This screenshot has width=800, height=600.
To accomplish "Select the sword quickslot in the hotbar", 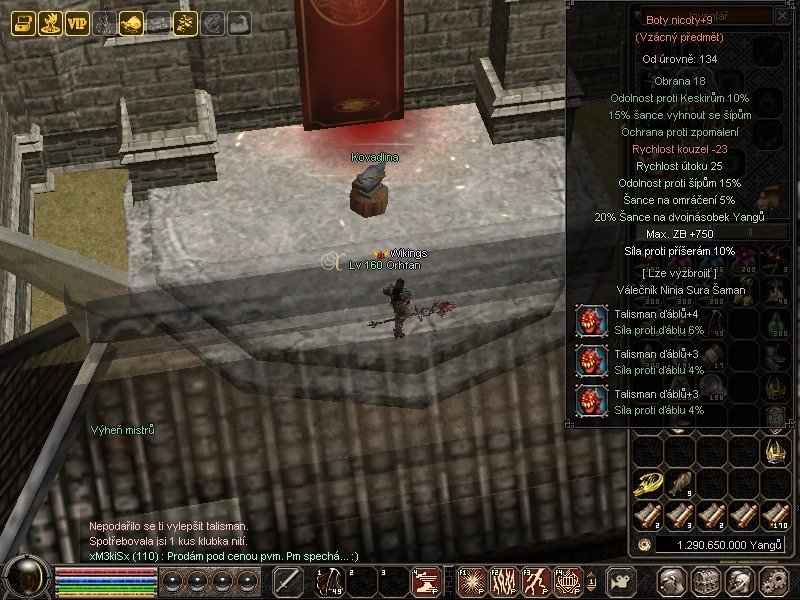I will pyautogui.click(x=289, y=580).
